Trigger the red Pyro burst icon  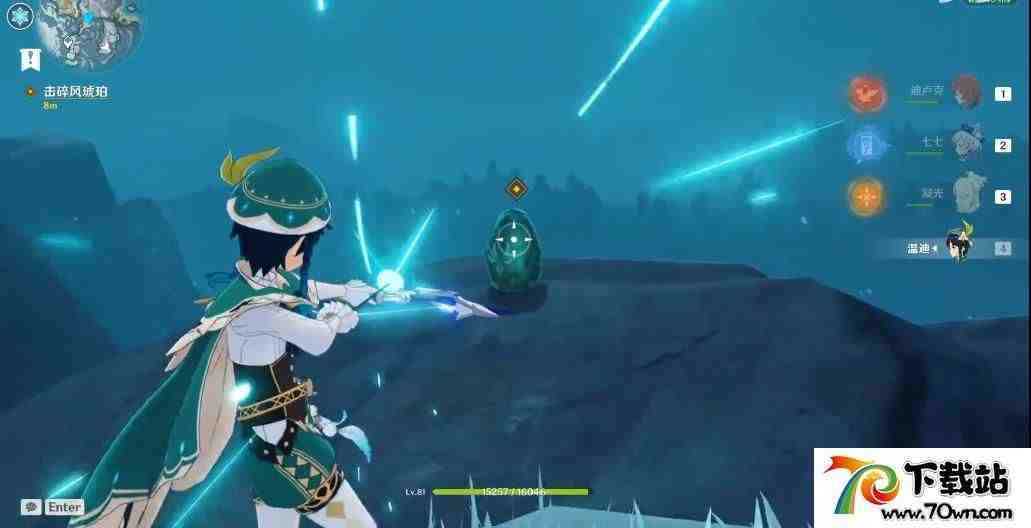(866, 94)
